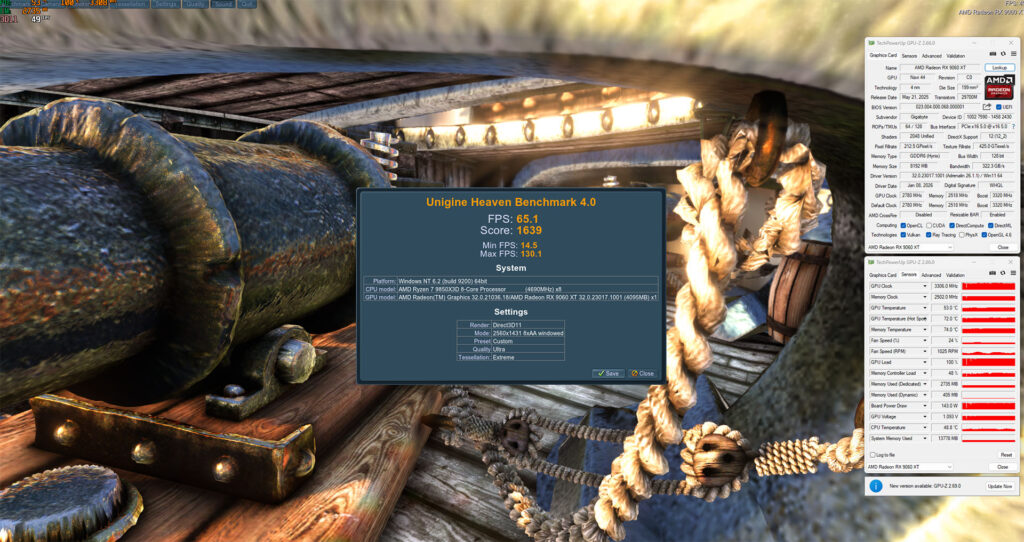
Task: Open the Sound menu in Heaven's top bar
Action: pyautogui.click(x=223, y=4)
